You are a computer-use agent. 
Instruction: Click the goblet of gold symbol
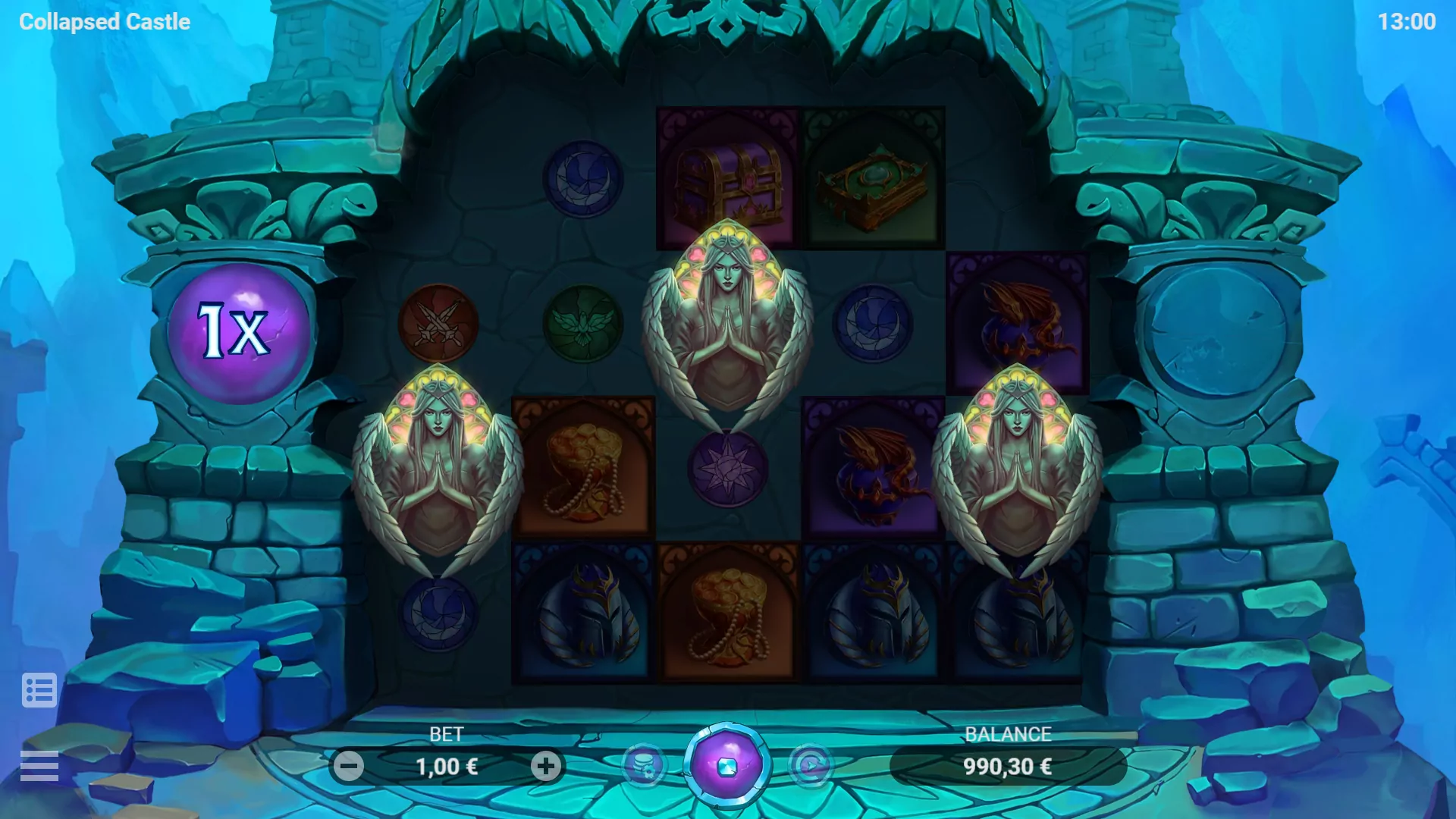(x=584, y=470)
